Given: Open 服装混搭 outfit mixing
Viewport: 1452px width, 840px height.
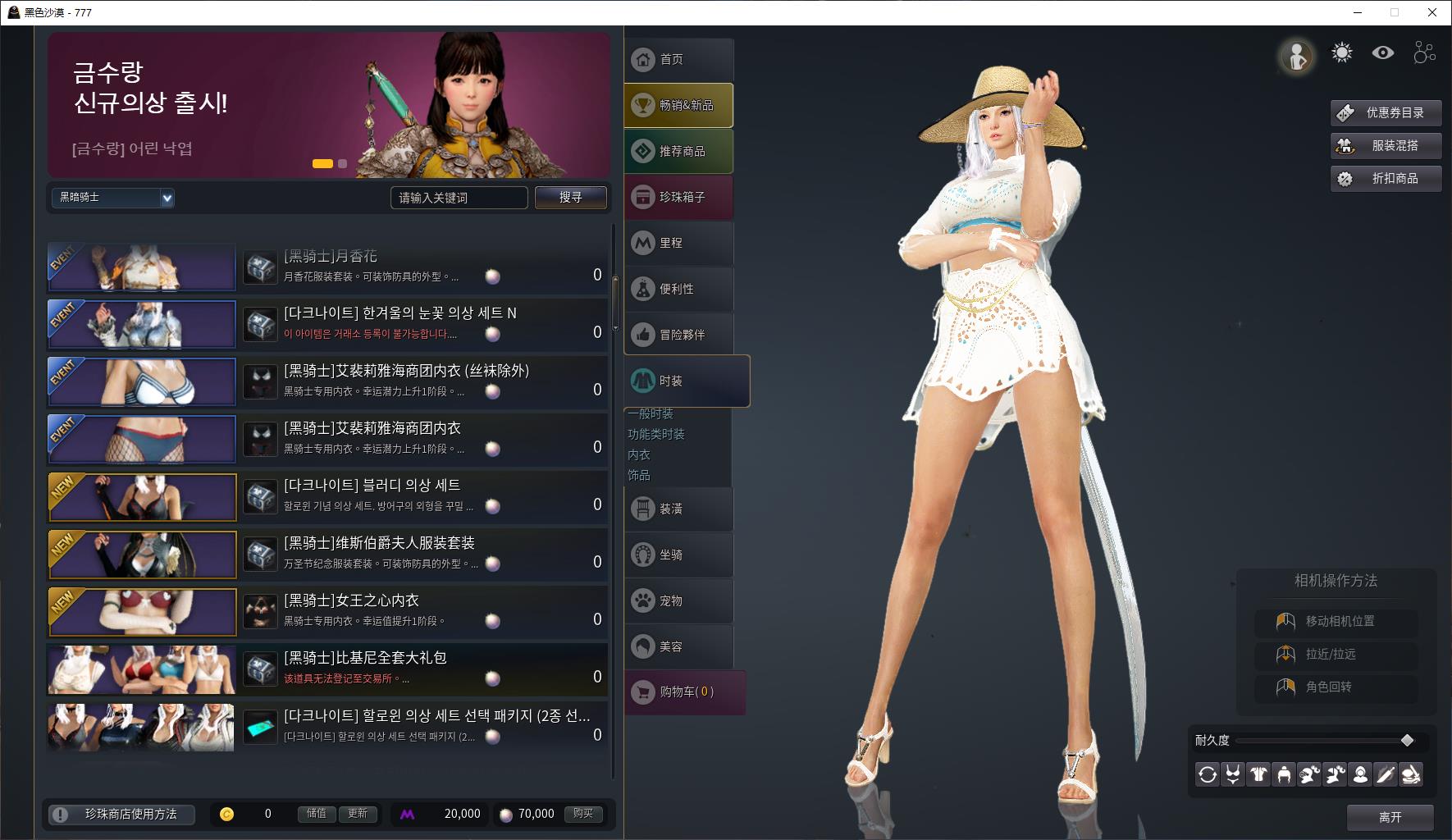Looking at the screenshot, I should [x=1386, y=146].
